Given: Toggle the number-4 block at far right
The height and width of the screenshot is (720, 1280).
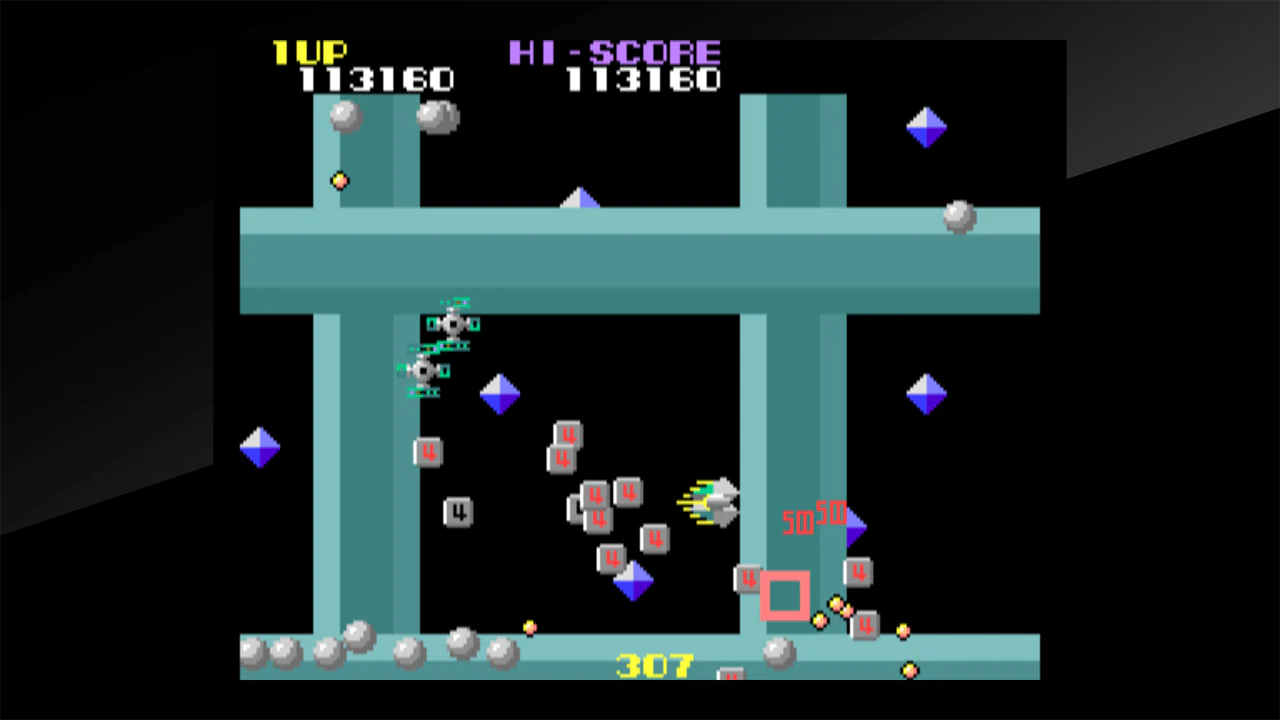Looking at the screenshot, I should (858, 573).
